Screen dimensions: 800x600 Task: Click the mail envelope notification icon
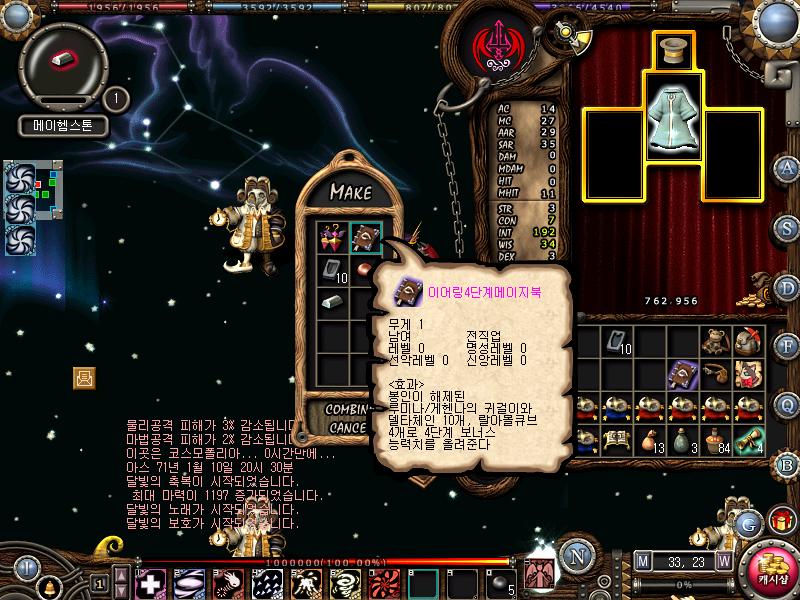pos(84,377)
